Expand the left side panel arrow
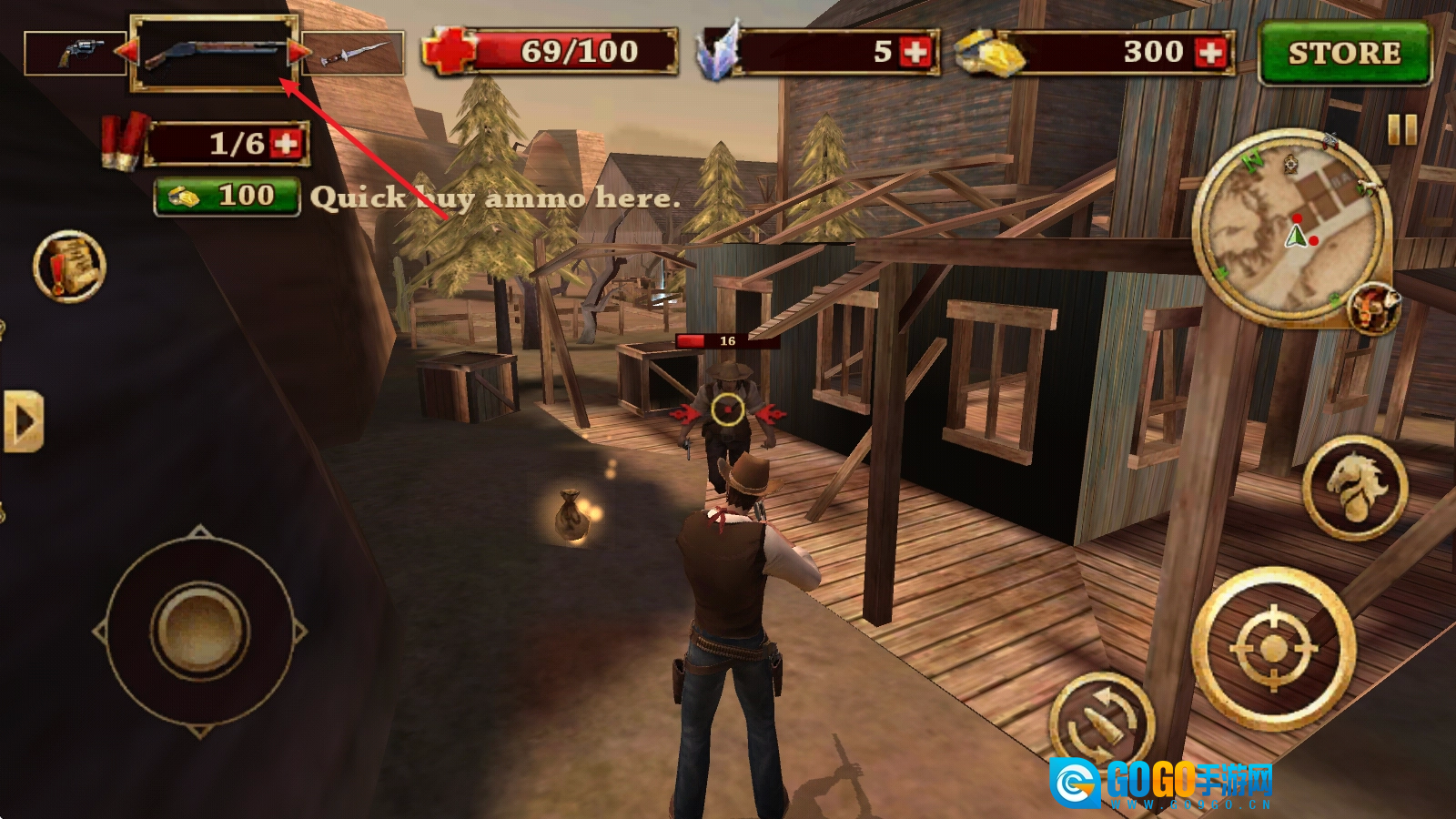 (23, 422)
